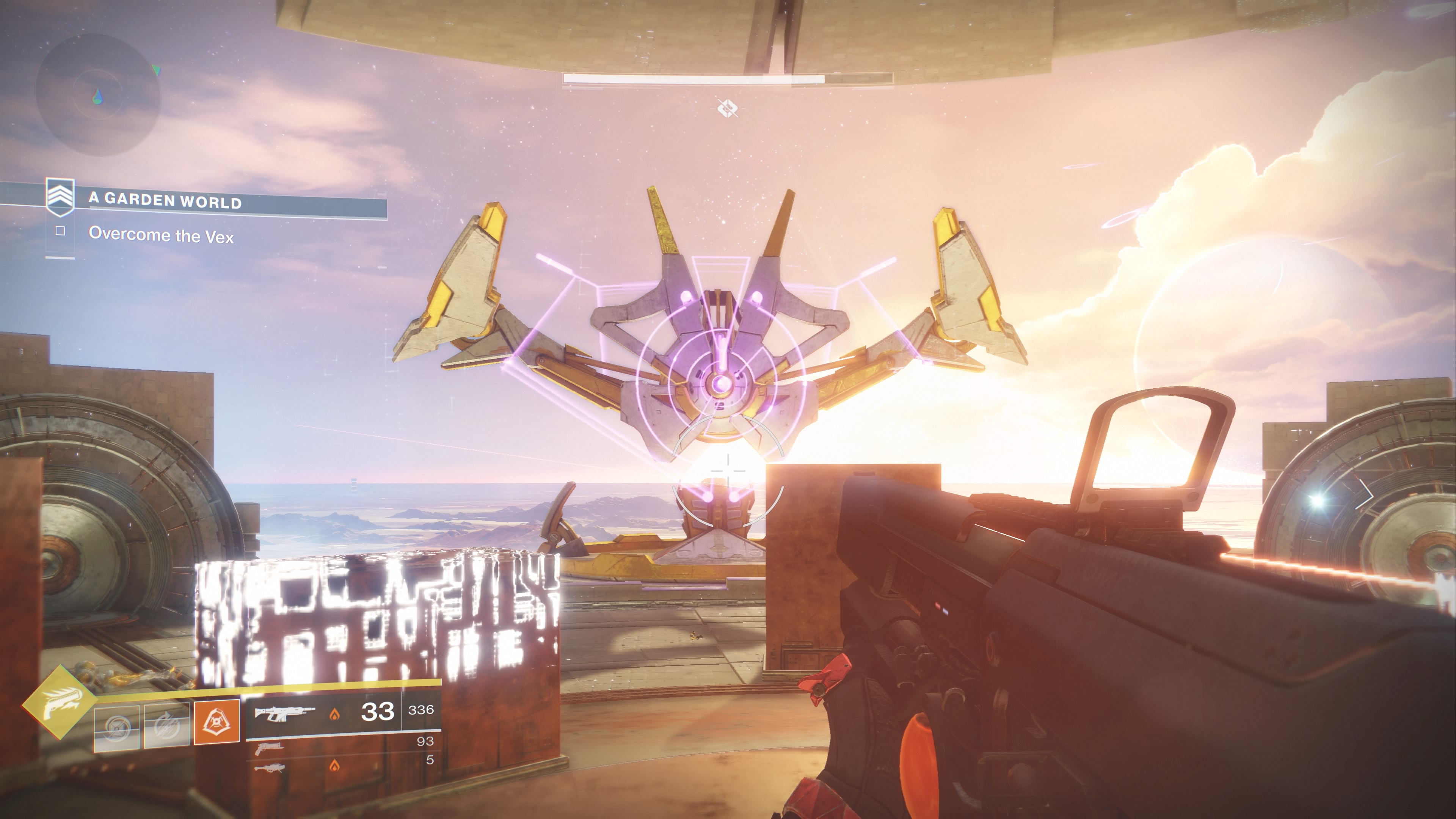Open the circular radar
Screen dimensions: 1456x819
(x=98, y=96)
